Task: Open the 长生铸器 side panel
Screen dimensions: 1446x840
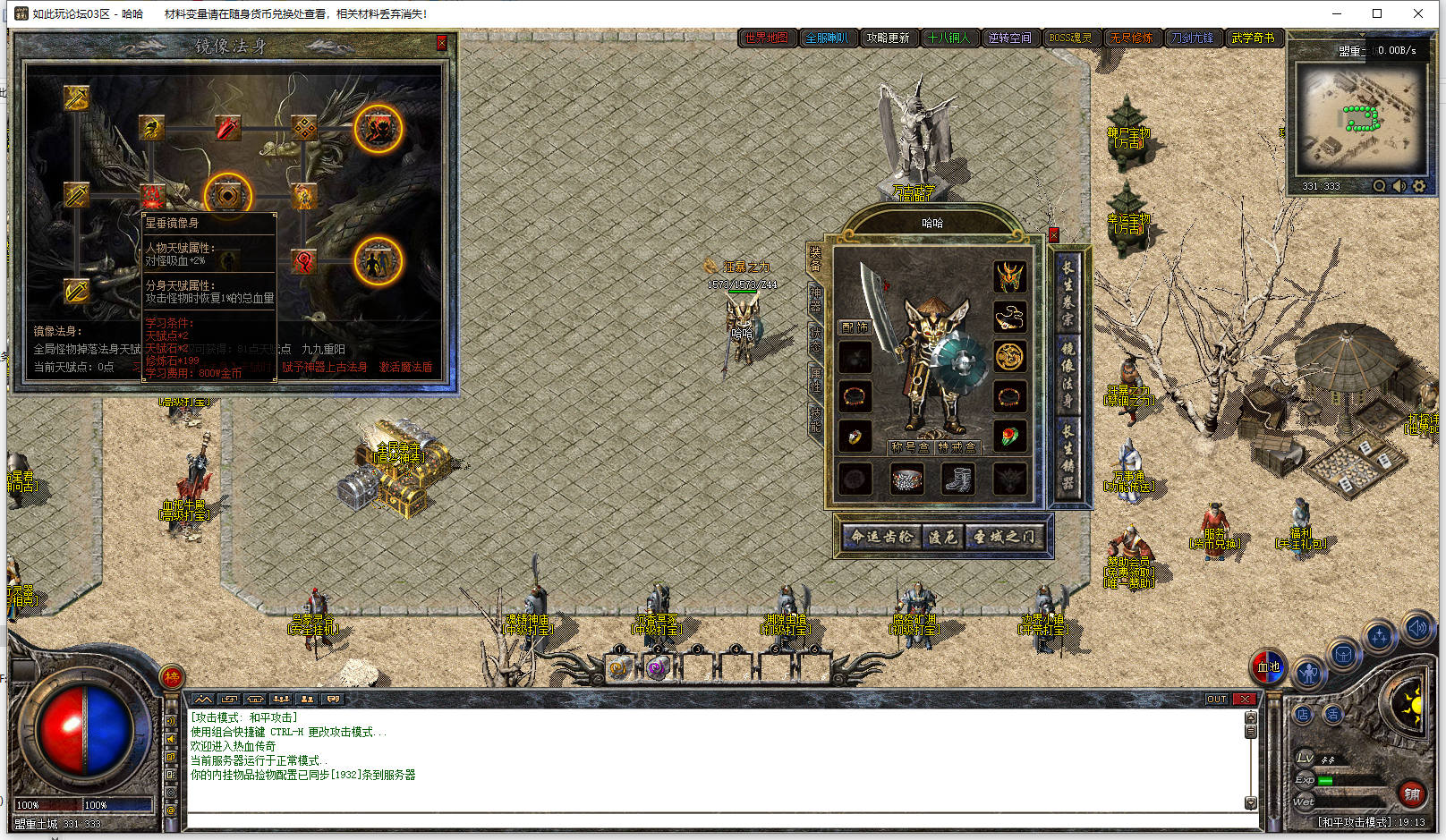Action: click(1067, 455)
